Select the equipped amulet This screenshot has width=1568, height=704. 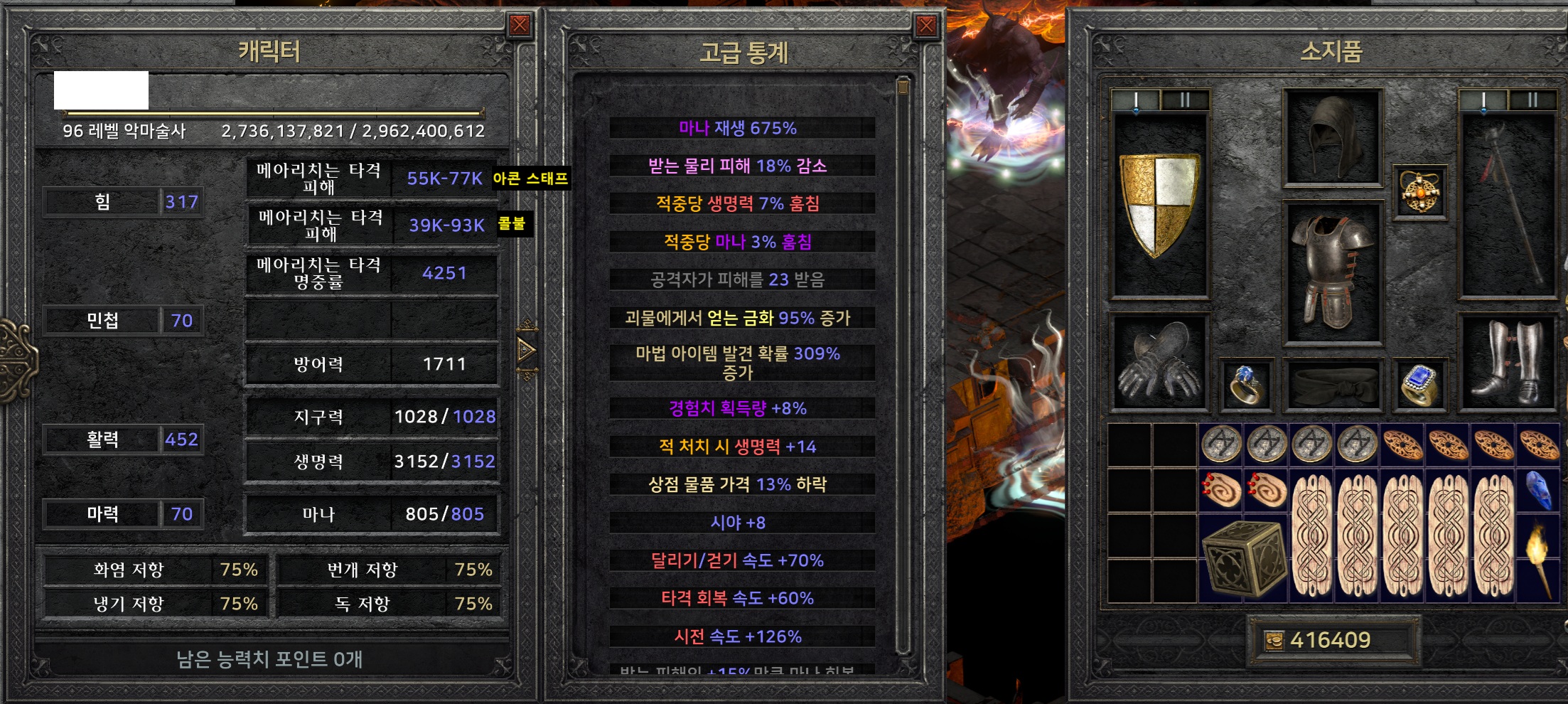pos(1419,192)
